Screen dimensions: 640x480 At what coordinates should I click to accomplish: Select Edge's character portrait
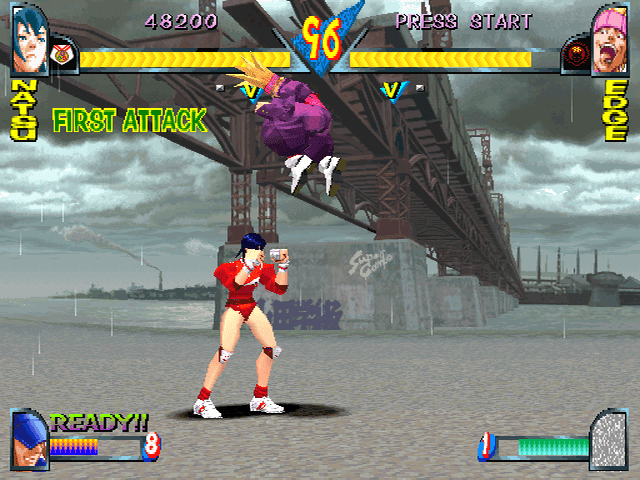pyautogui.click(x=610, y=40)
